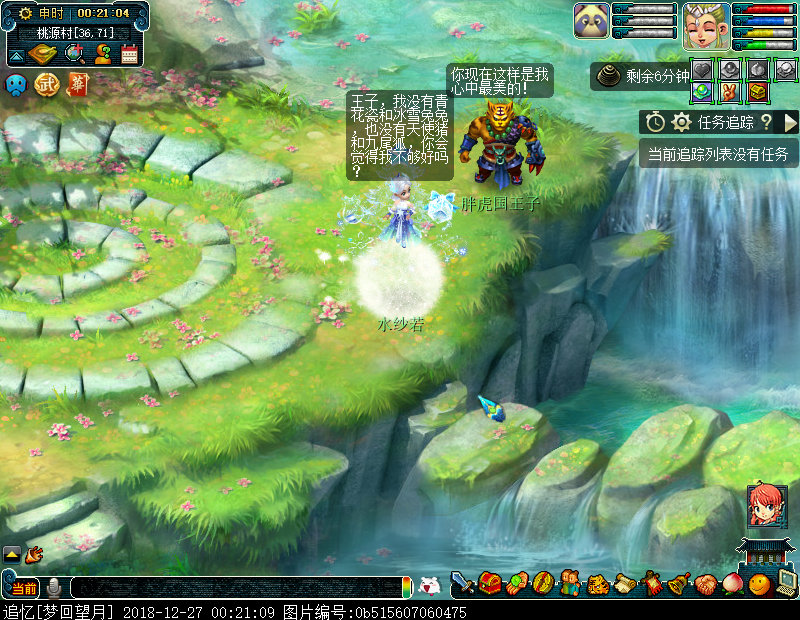800x620 pixels.
Task: Click the blue headset face icon
Action: point(17,85)
